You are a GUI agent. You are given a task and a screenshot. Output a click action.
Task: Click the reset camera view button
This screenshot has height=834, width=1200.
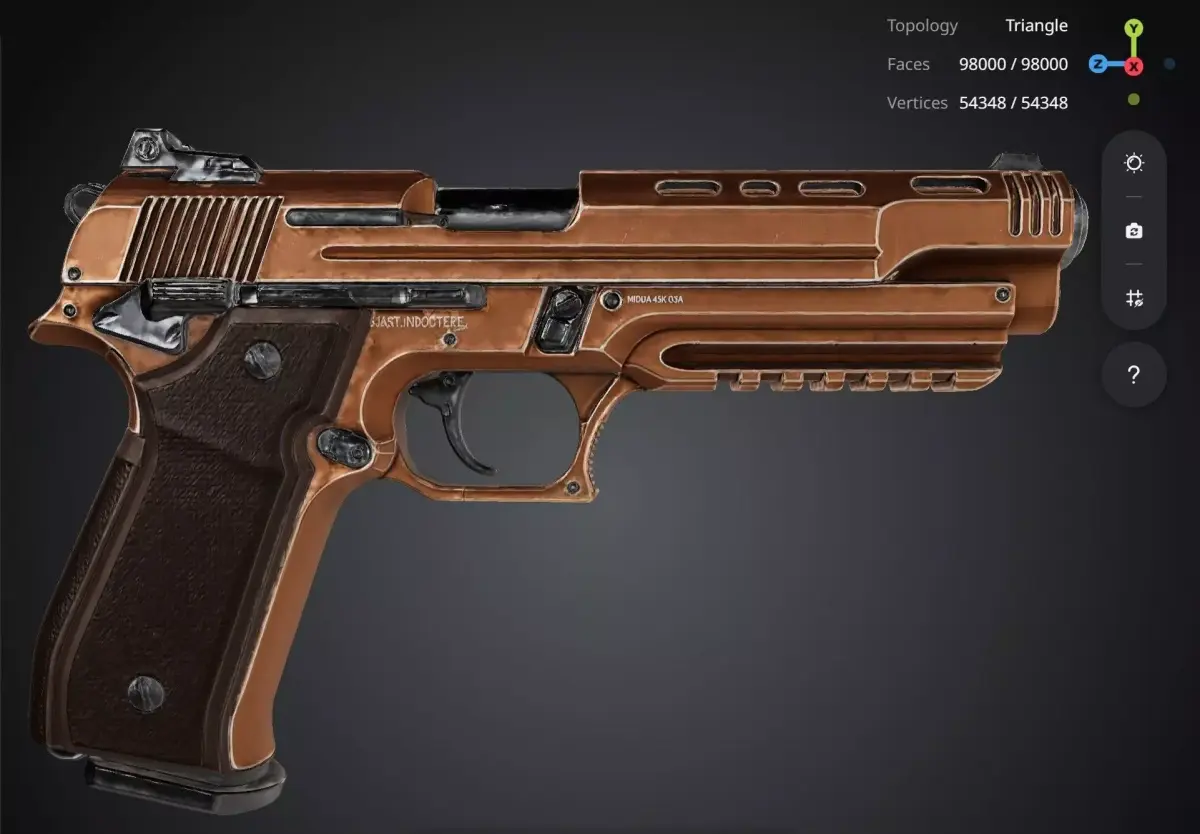coord(1133,231)
